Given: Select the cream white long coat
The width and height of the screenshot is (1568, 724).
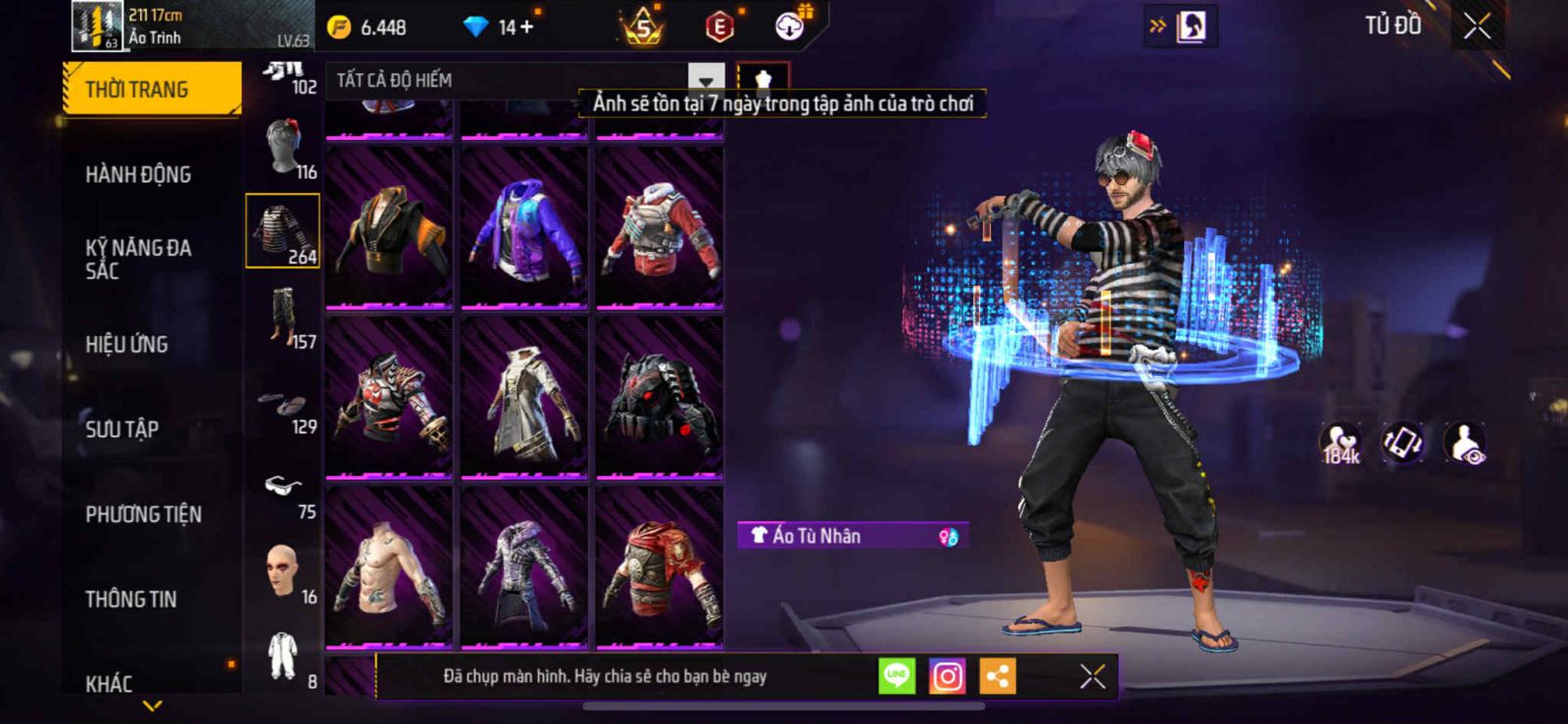Looking at the screenshot, I should [524, 399].
